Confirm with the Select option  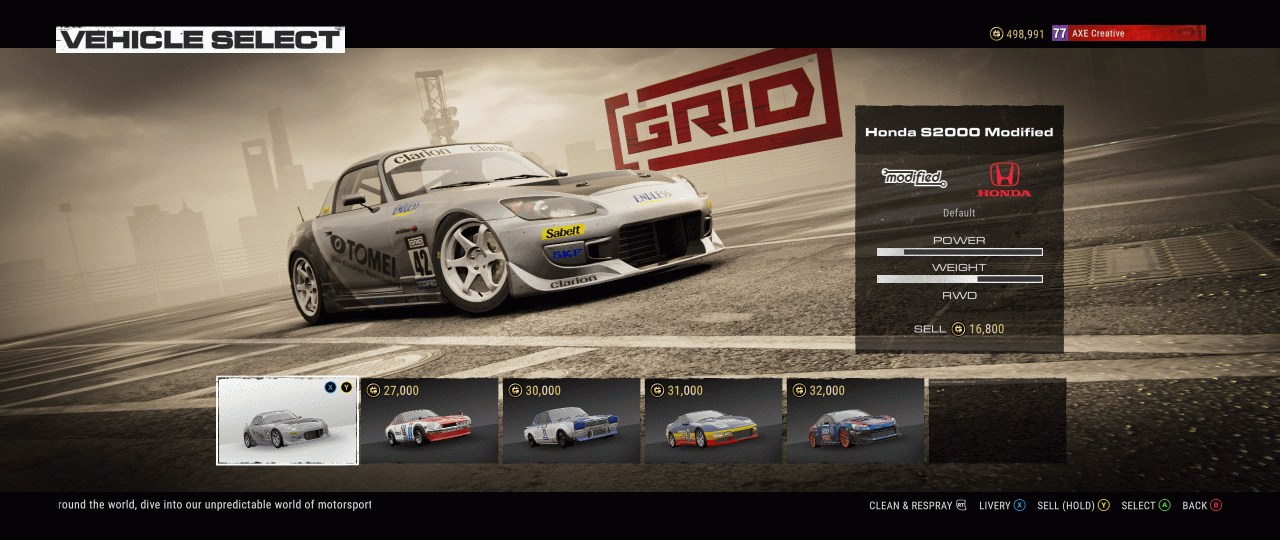tap(1145, 506)
